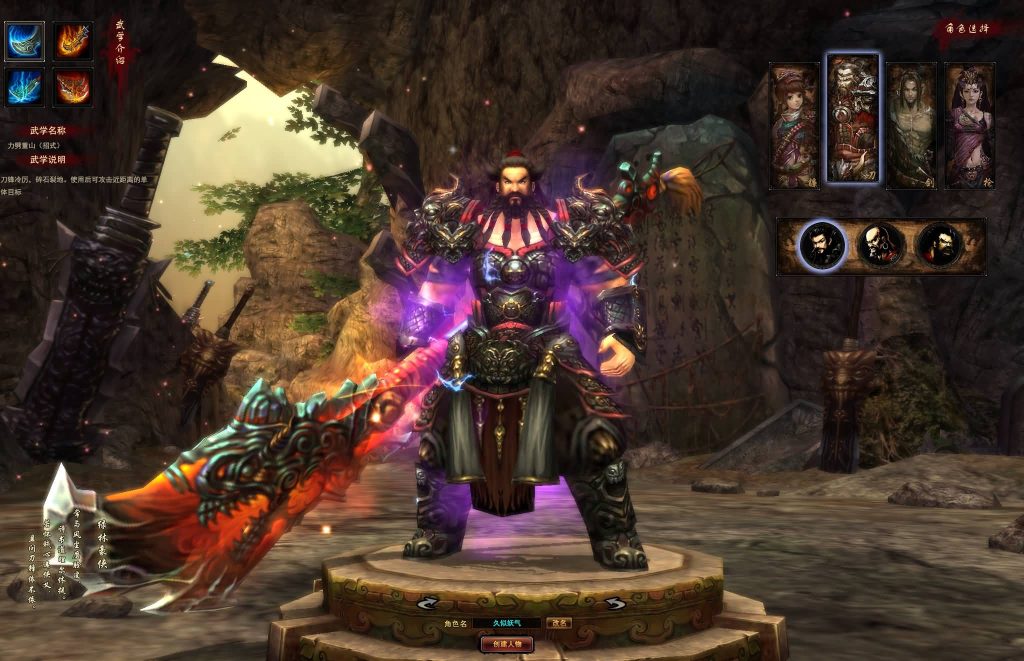The height and width of the screenshot is (661, 1024).
Task: Select the blue crescent blade skill icon
Action: click(25, 41)
